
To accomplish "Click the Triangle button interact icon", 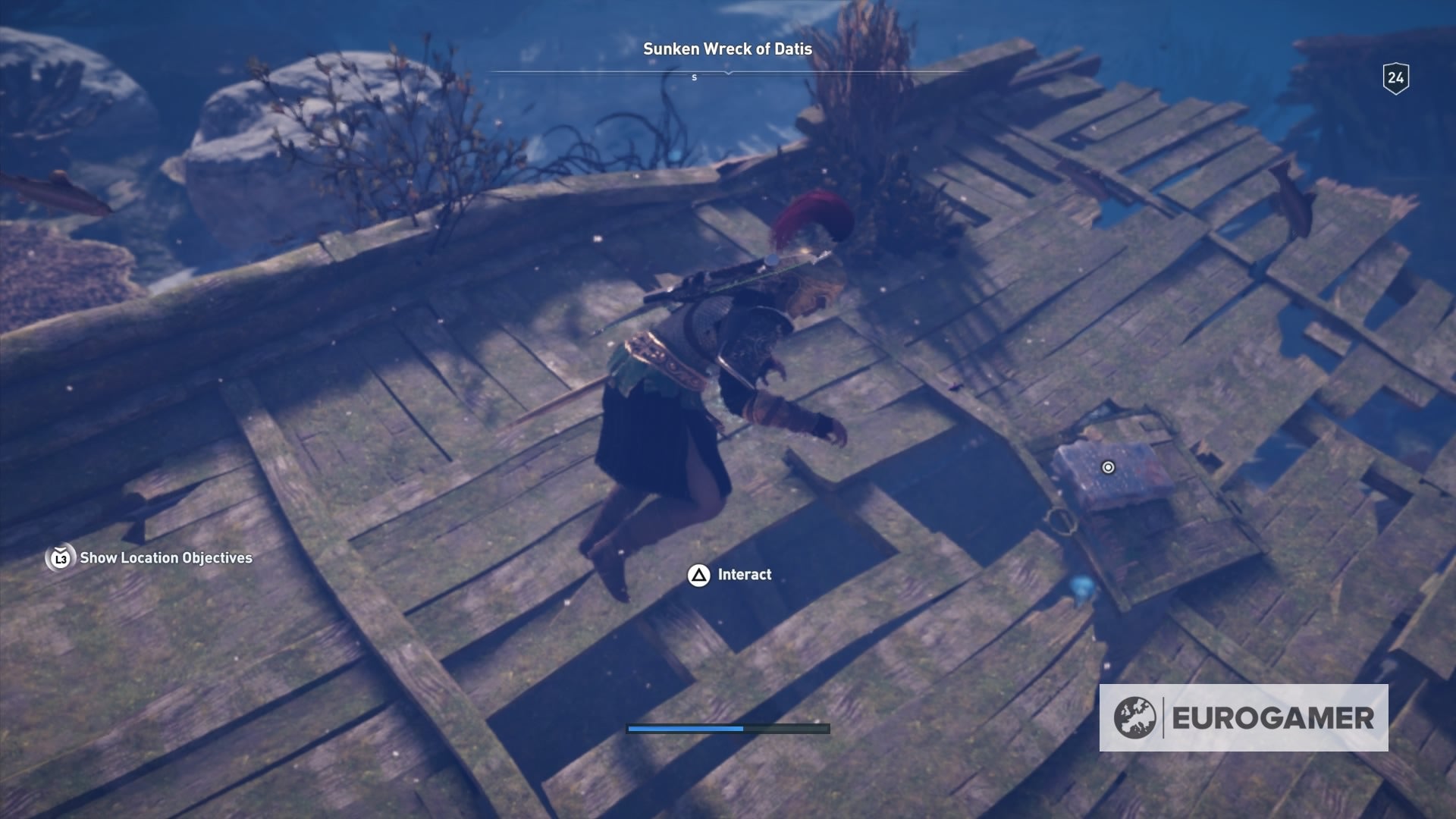I will tap(698, 575).
